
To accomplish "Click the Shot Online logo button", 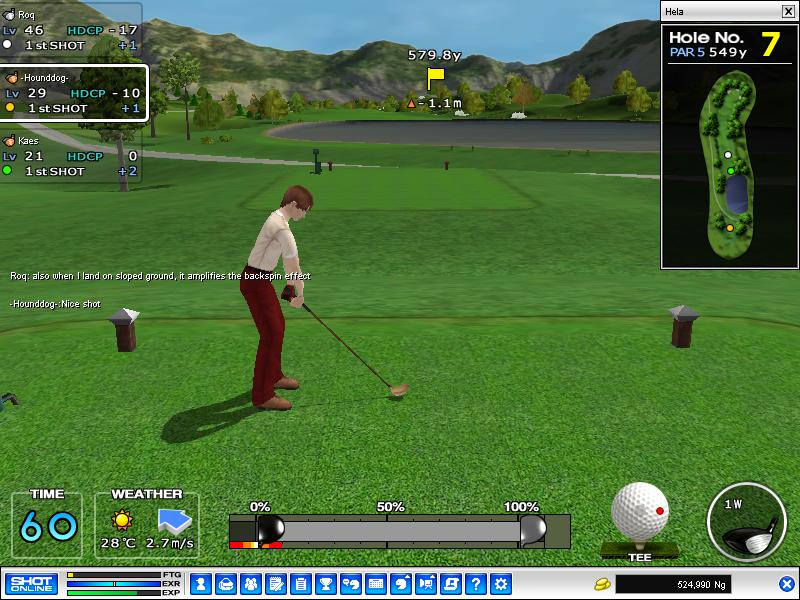I will [x=31, y=584].
